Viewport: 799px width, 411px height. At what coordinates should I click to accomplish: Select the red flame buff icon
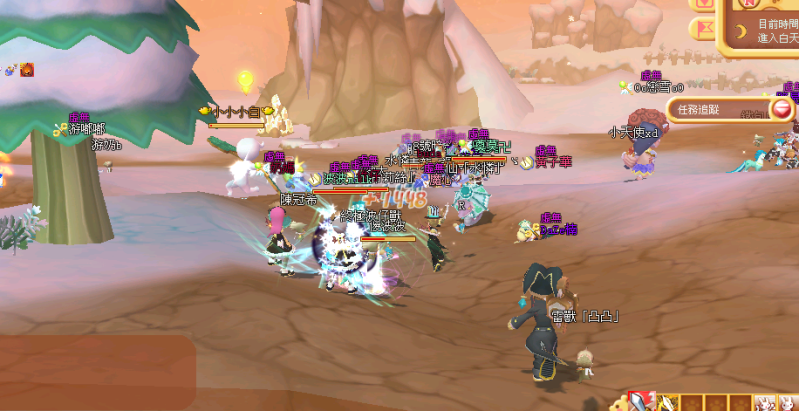click(x=27, y=69)
